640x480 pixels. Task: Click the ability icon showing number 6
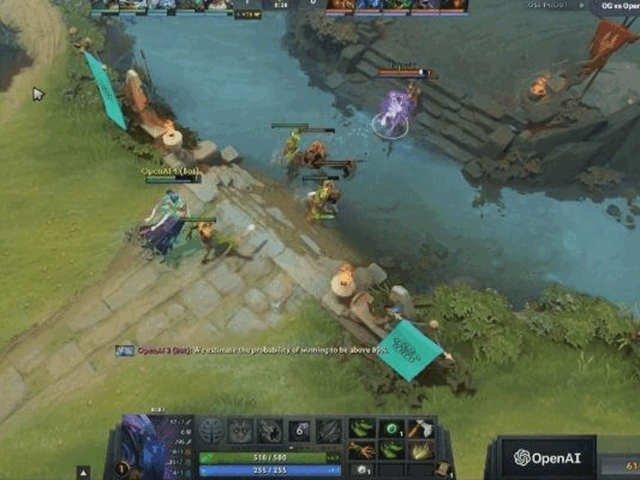[x=299, y=431]
